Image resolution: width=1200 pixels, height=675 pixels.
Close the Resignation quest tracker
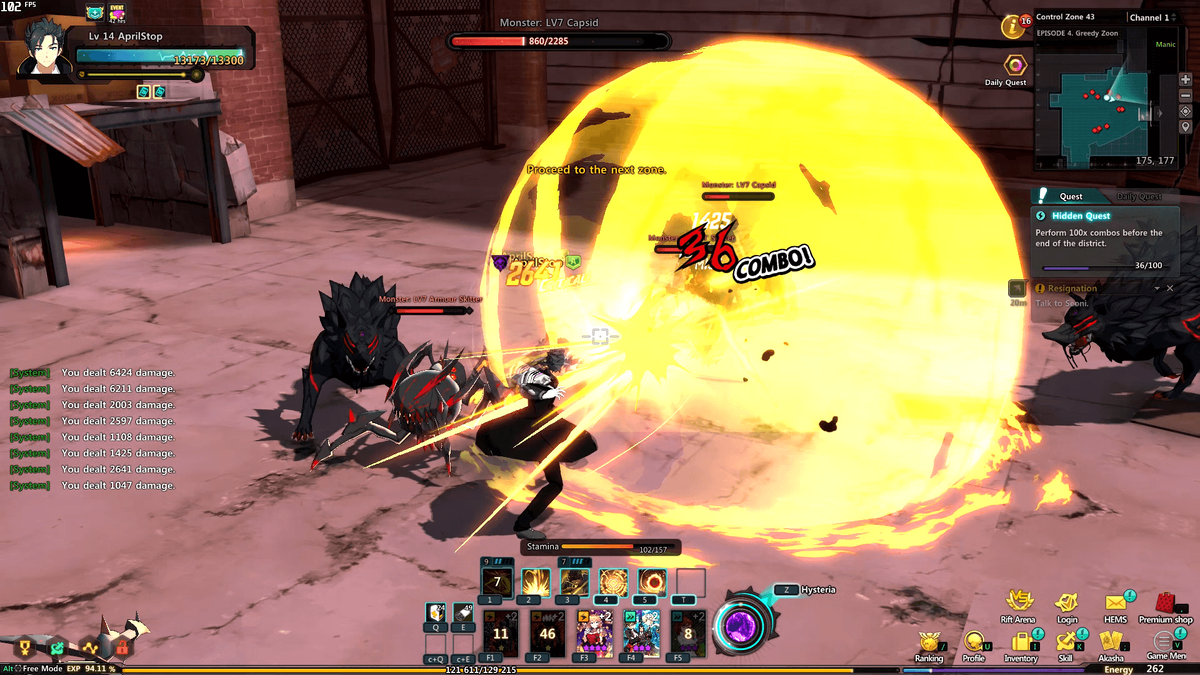pyautogui.click(x=1170, y=288)
